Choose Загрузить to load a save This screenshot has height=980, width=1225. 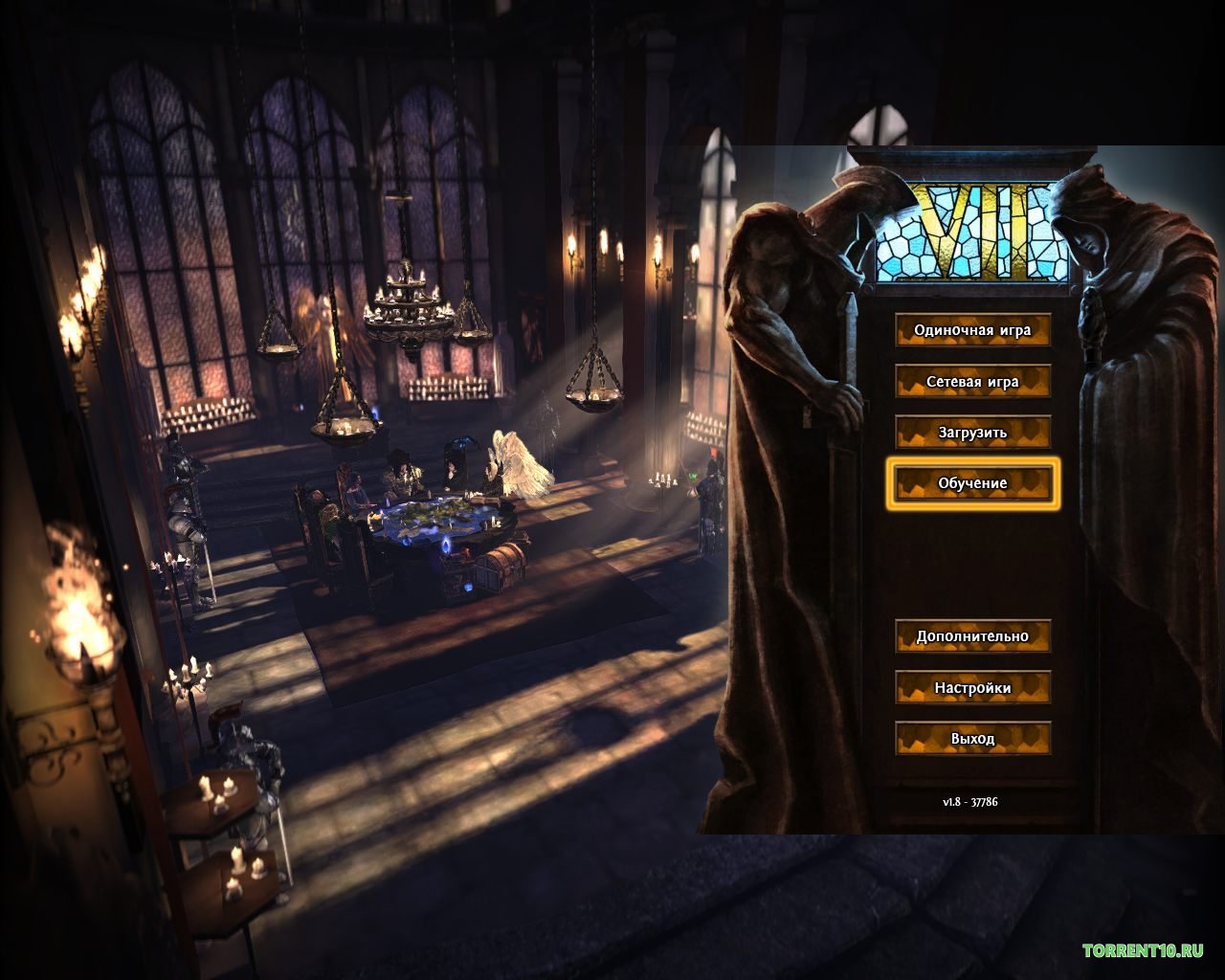(972, 433)
